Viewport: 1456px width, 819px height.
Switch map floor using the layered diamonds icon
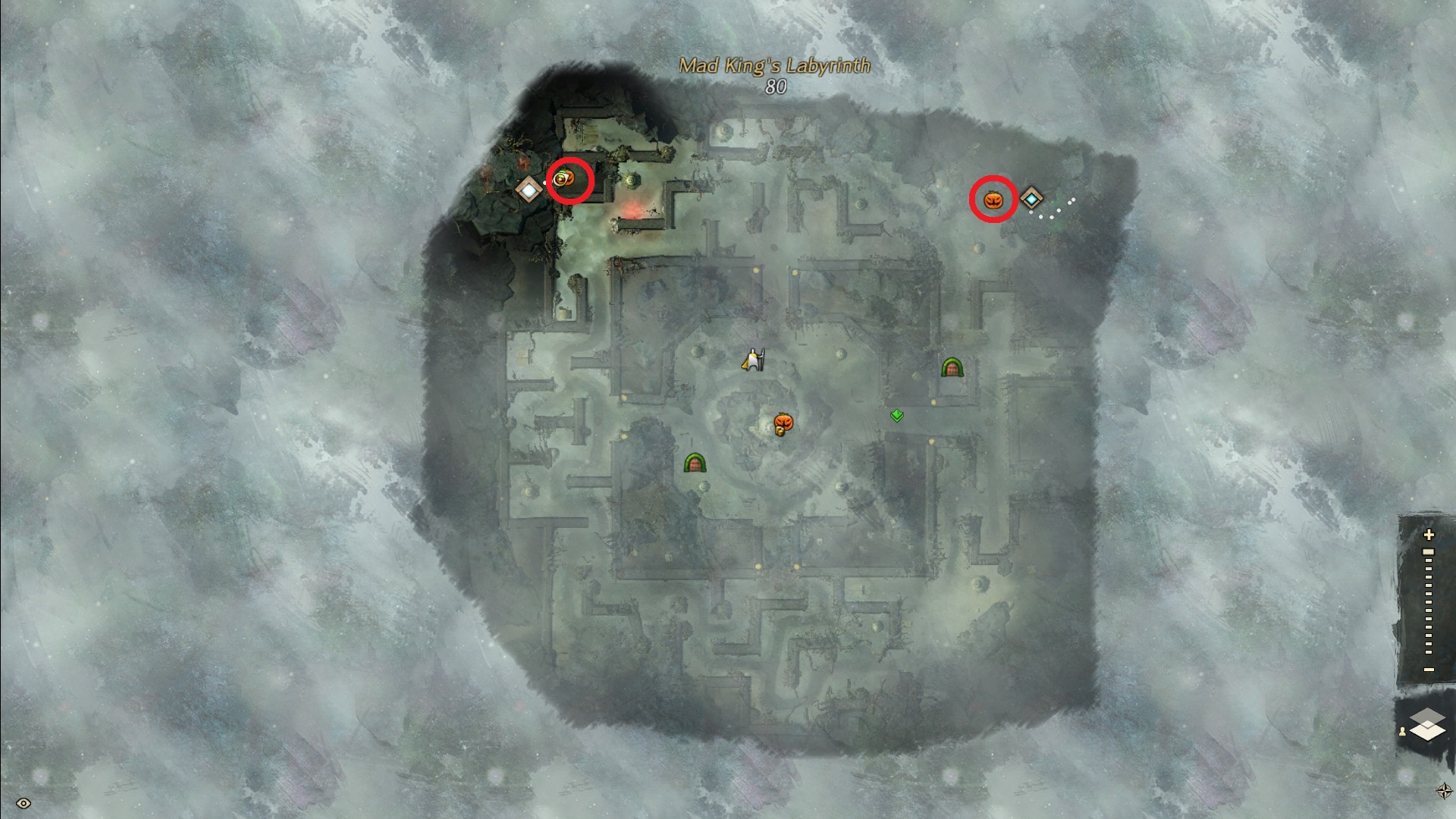(1427, 723)
